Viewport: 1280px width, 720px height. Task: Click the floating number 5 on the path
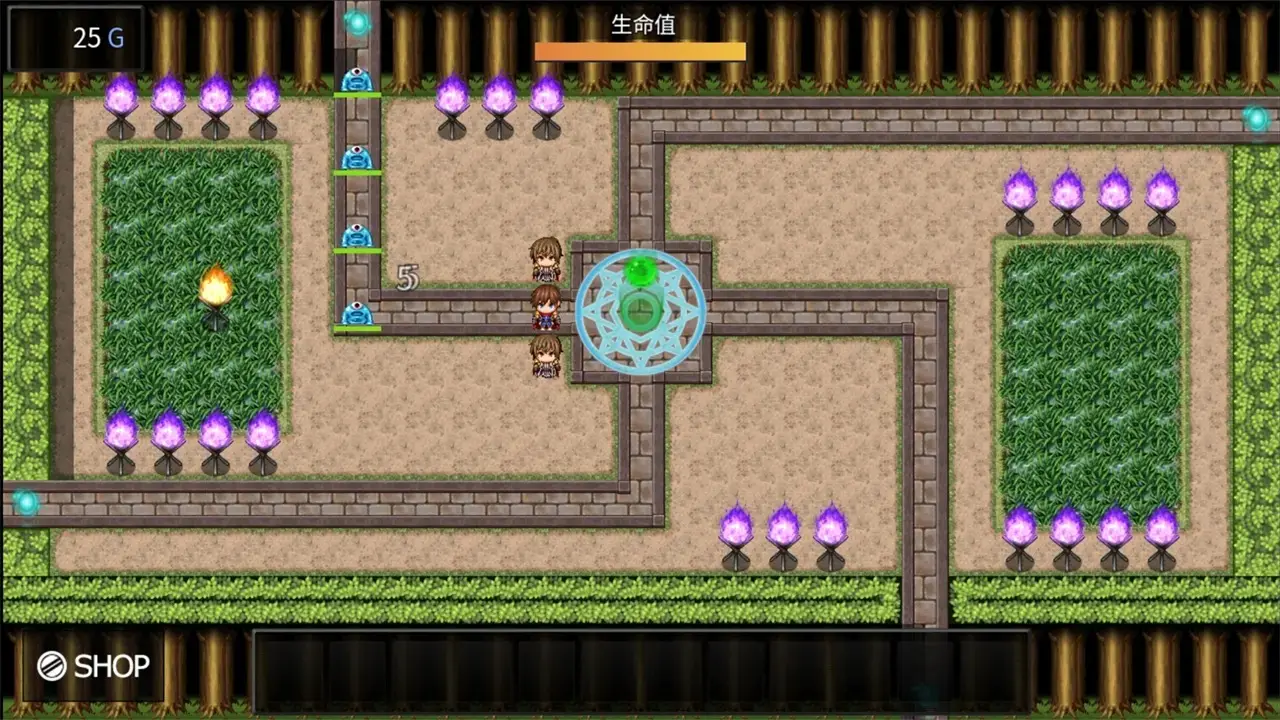tap(407, 277)
